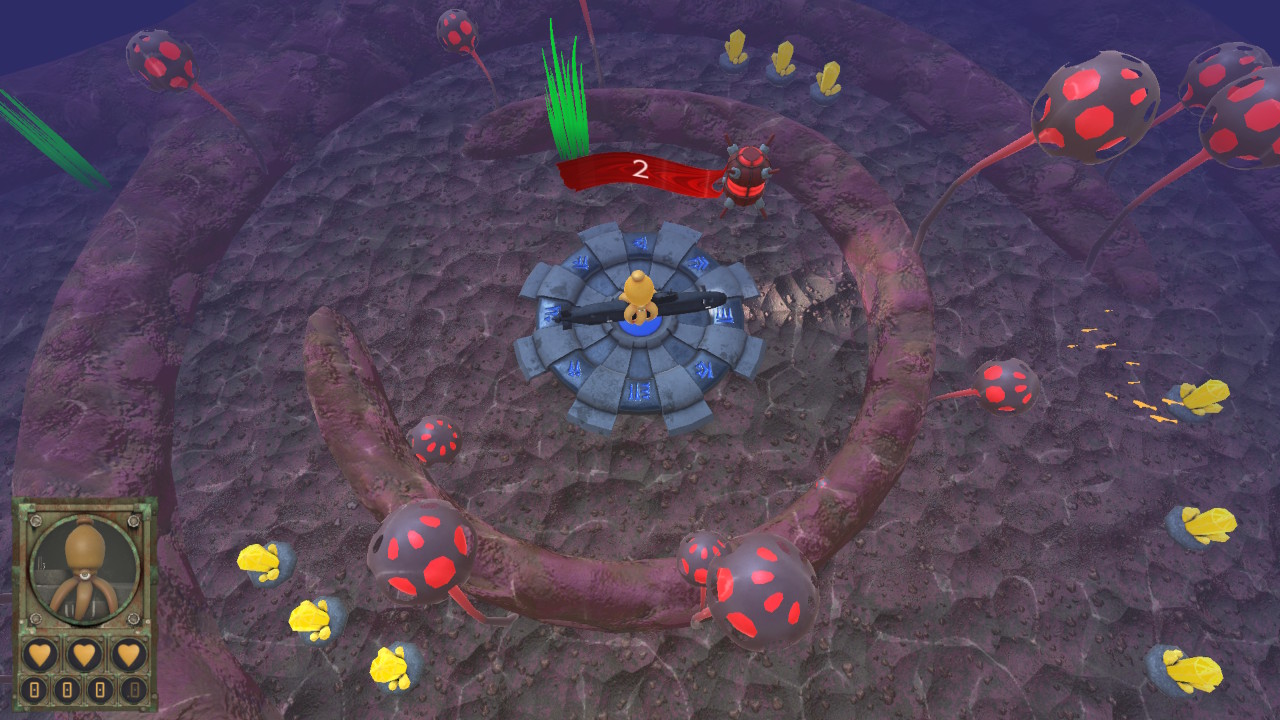This screenshot has height=720, width=1280.
Task: Select the yellow player creature on the dial
Action: click(637, 295)
